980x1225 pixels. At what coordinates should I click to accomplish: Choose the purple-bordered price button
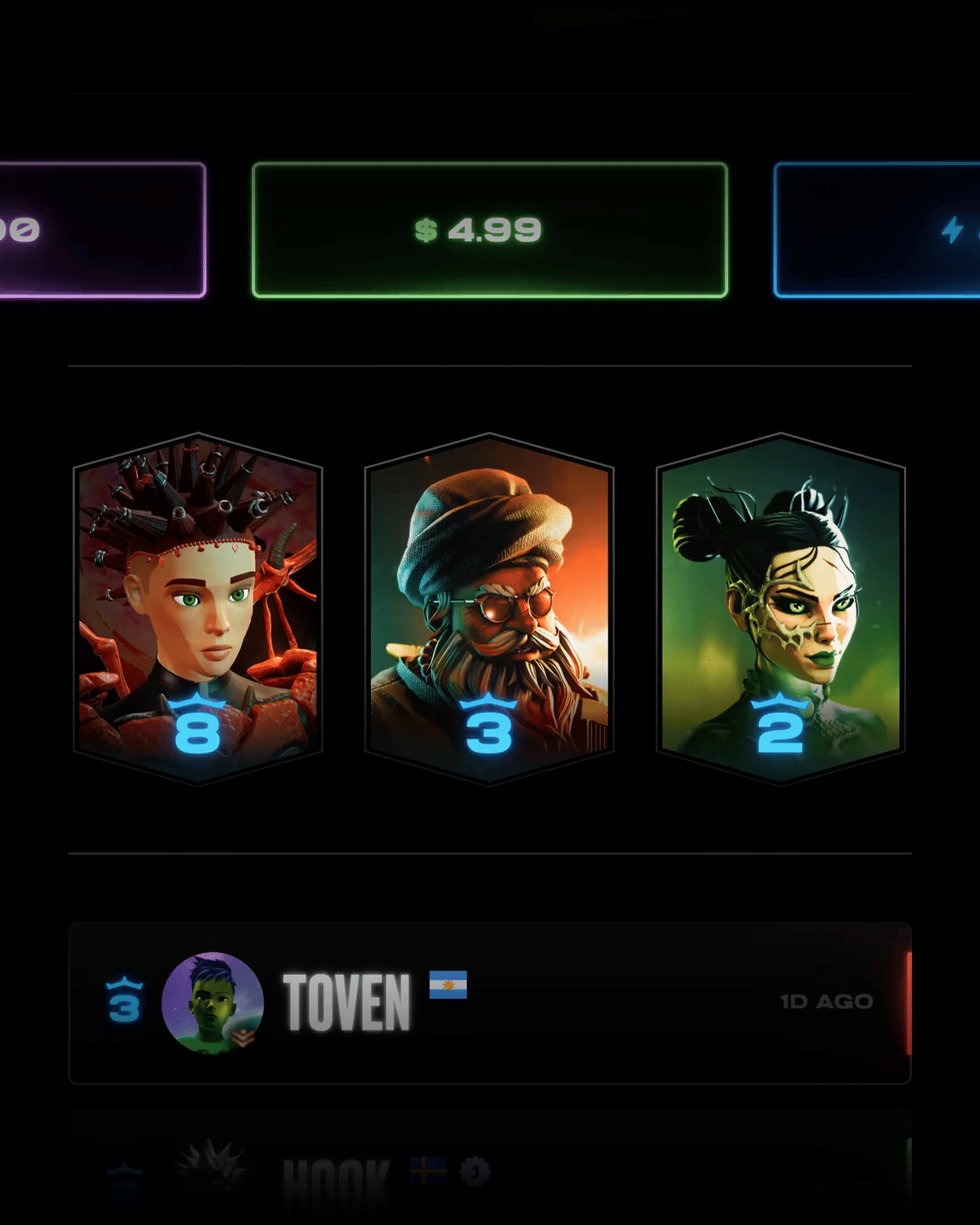[102, 230]
